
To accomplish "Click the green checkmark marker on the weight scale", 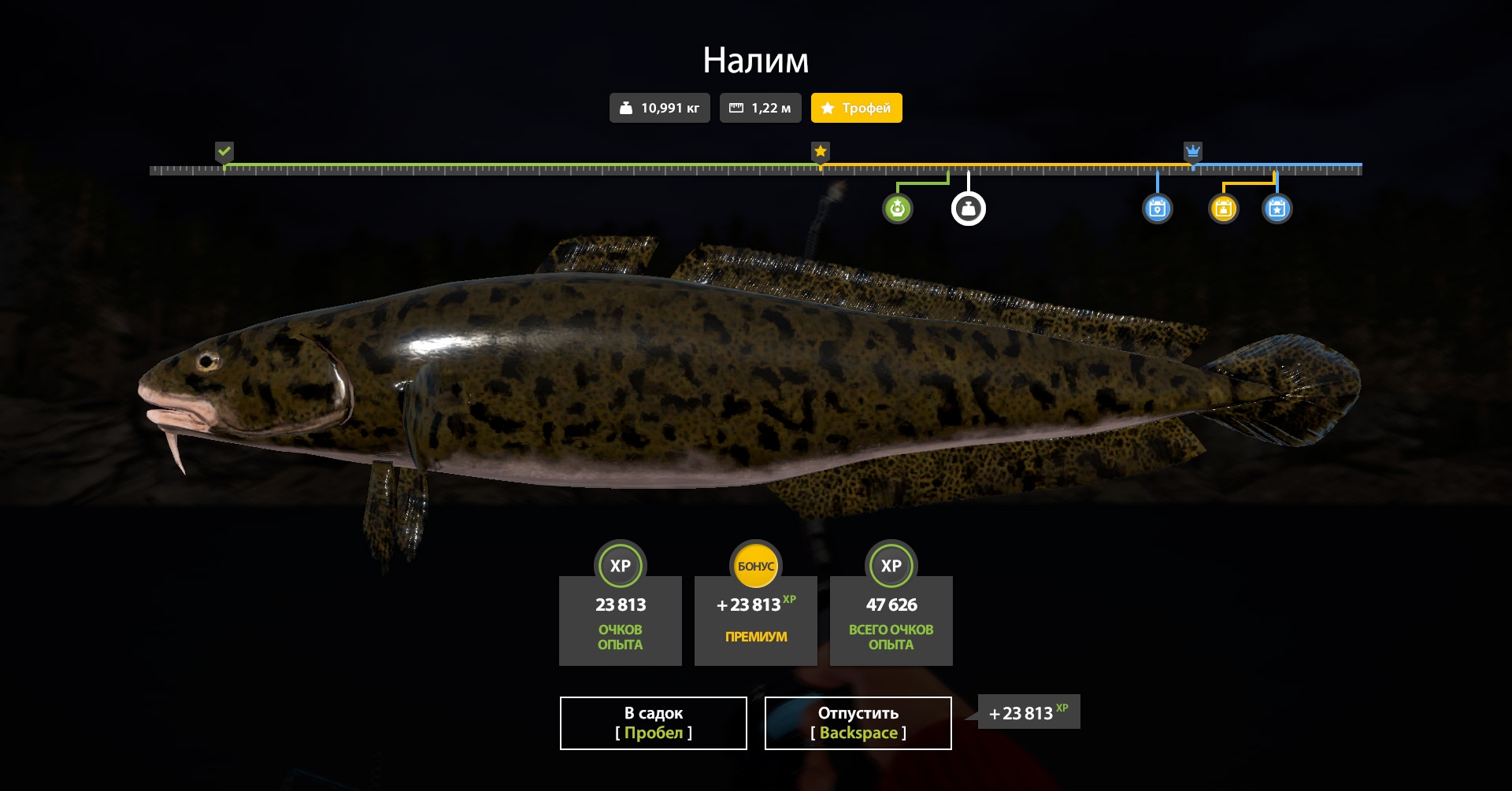I will coord(224,150).
